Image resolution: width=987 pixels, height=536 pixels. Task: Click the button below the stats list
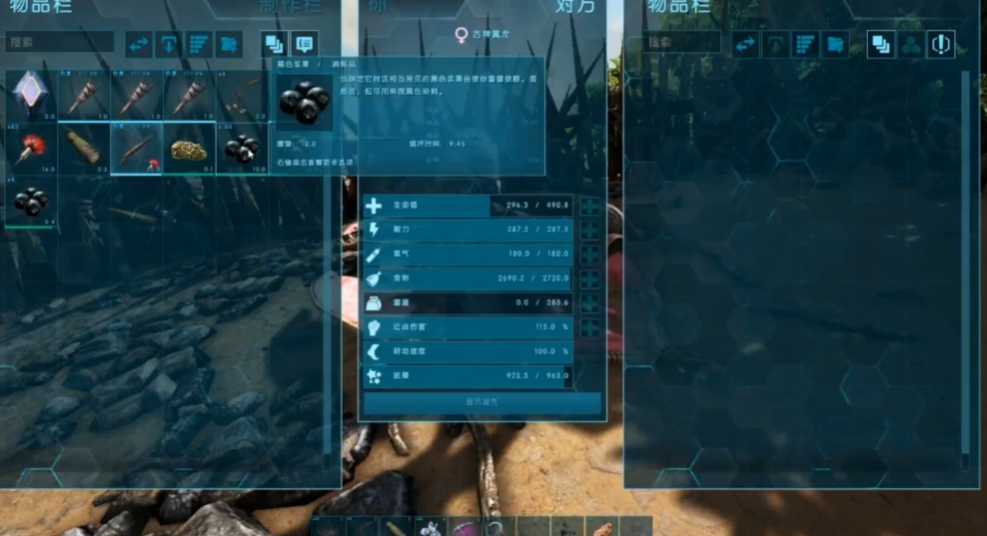[482, 402]
